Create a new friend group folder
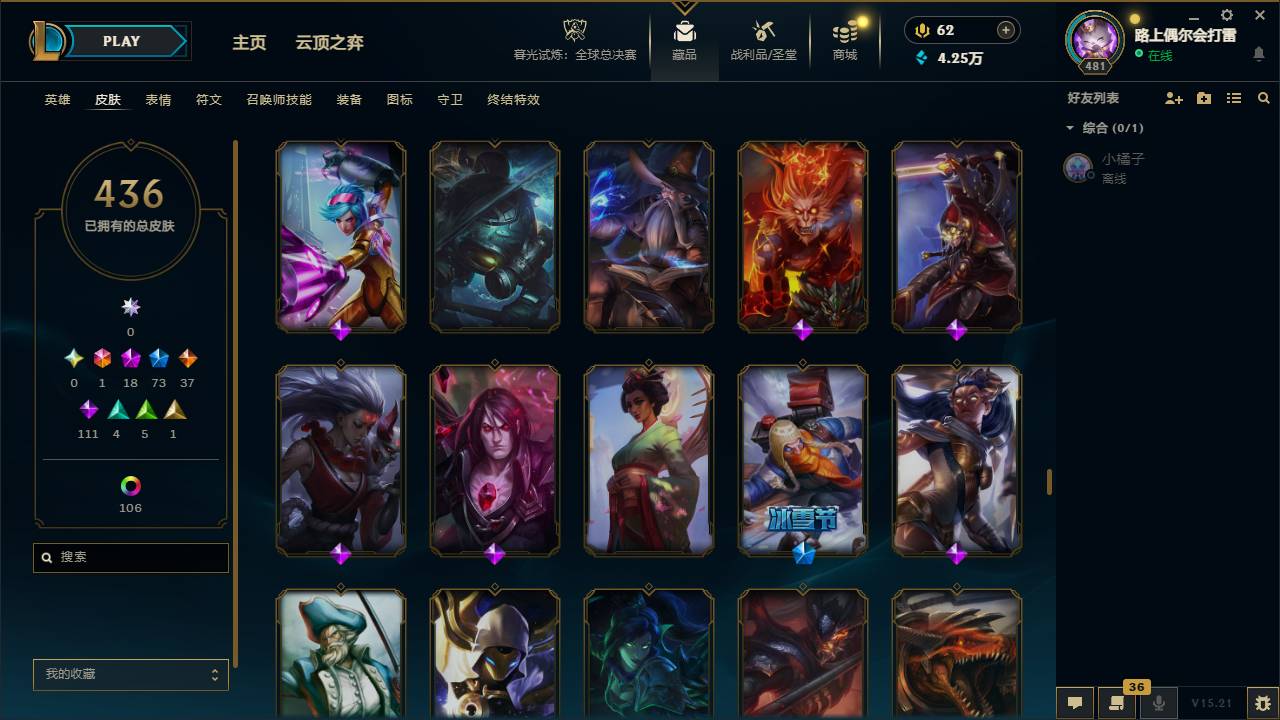 click(1203, 98)
